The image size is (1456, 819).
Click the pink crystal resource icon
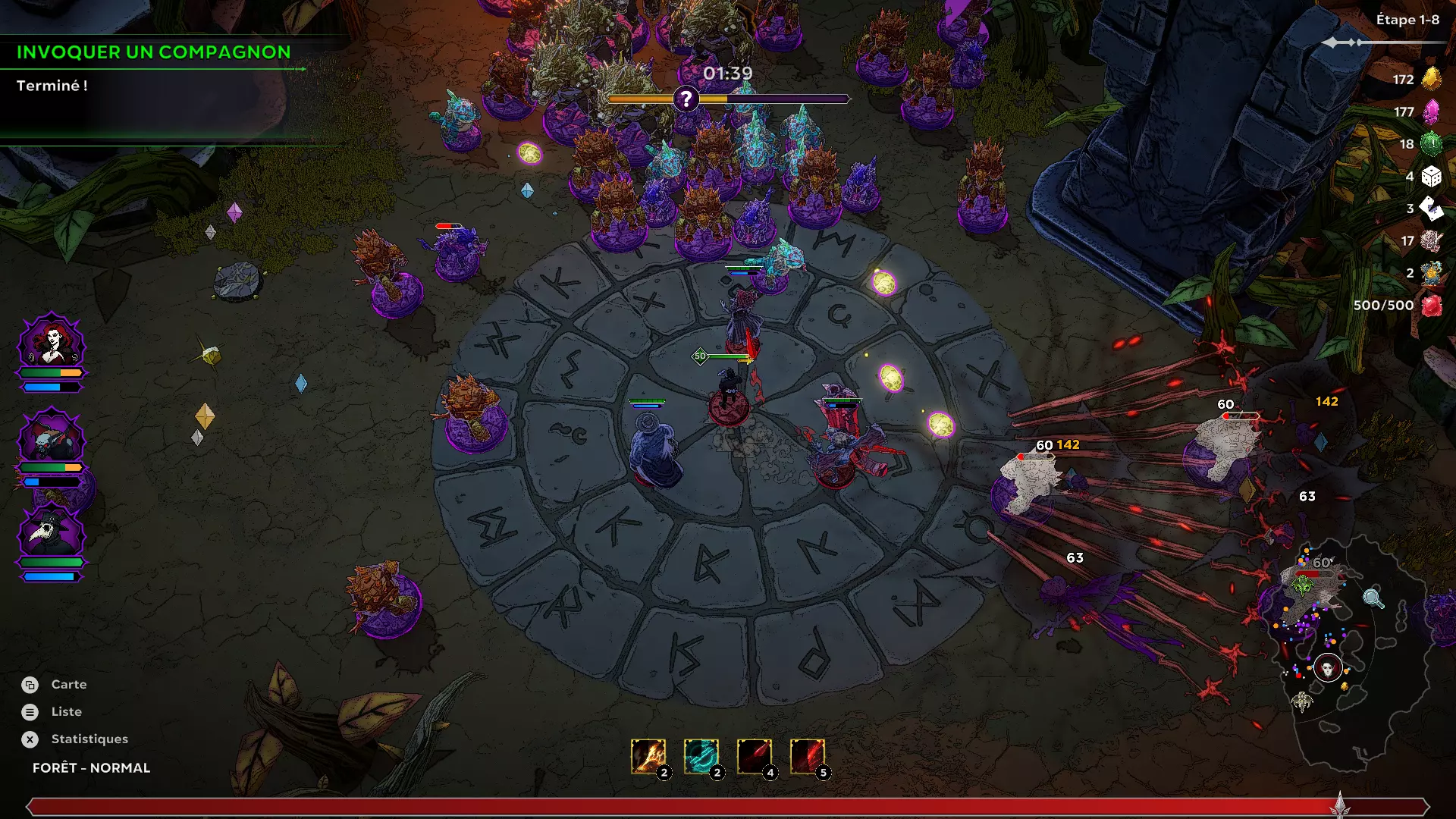[1431, 111]
